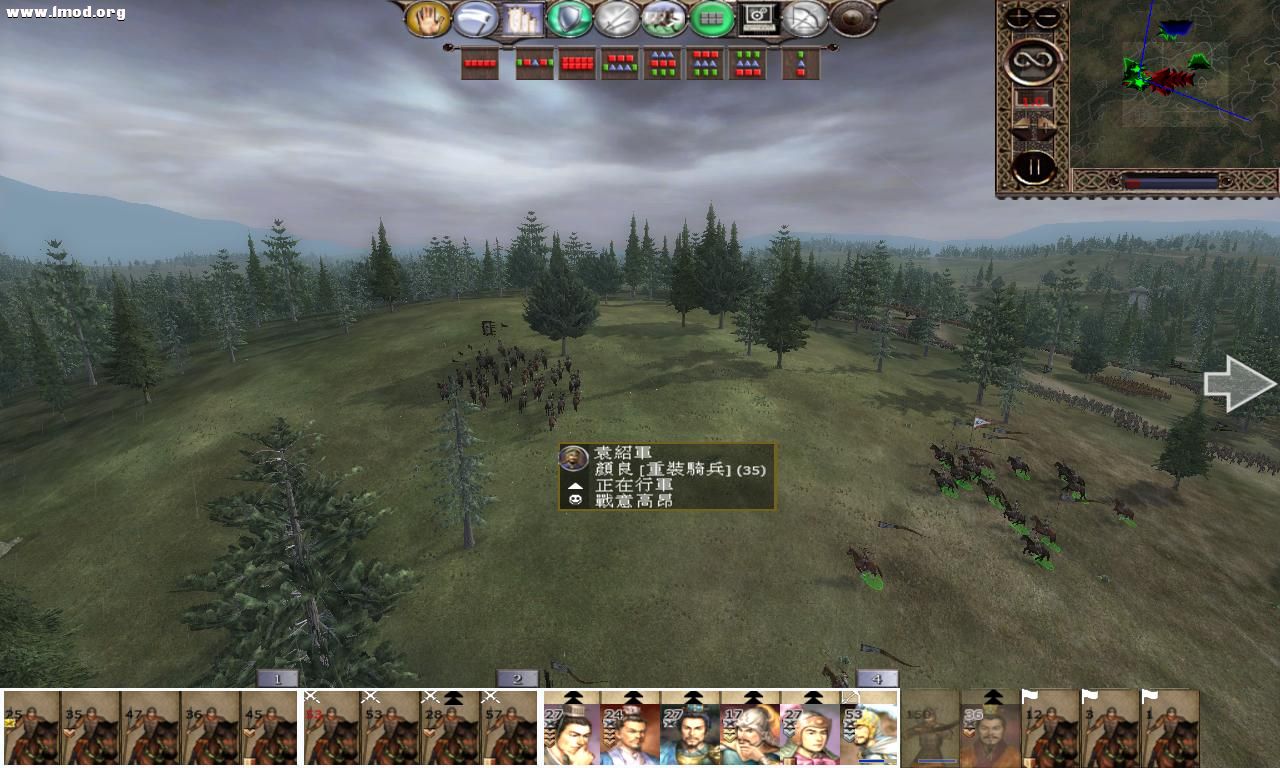This screenshot has height=768, width=1280.
Task: Enable guard mode via the green shield icon
Action: click(569, 20)
